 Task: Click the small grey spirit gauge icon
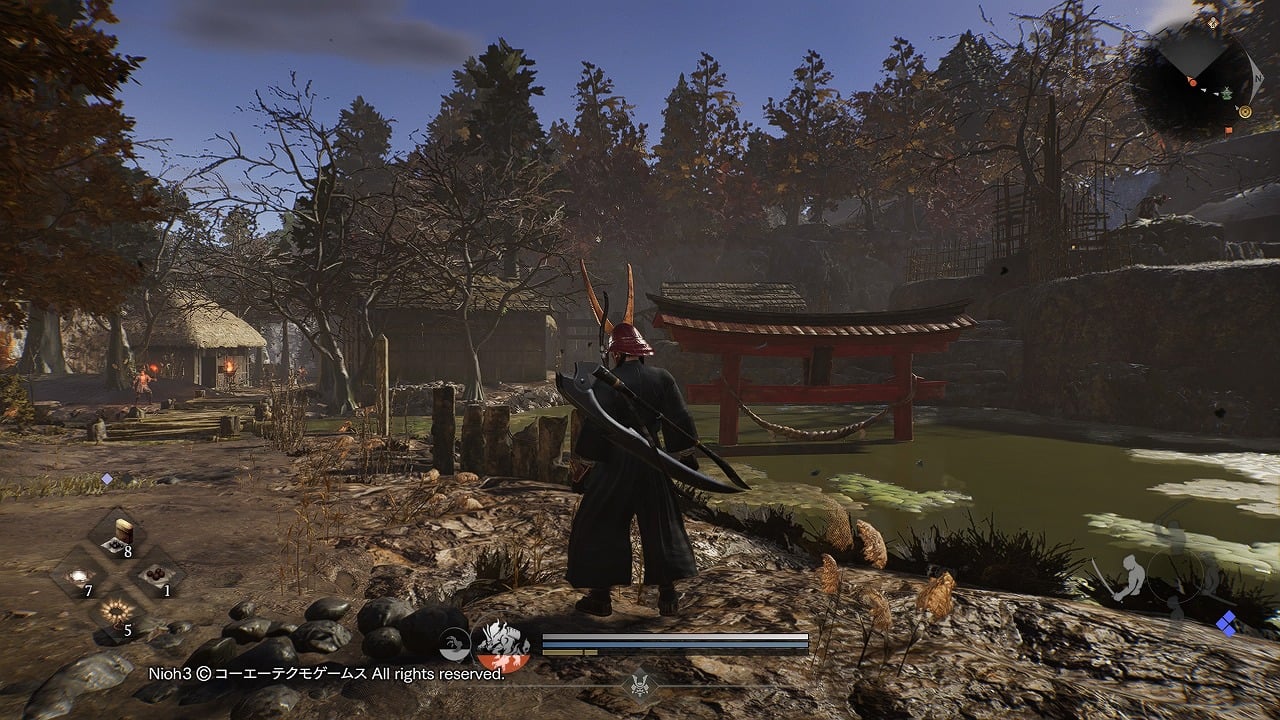click(455, 643)
